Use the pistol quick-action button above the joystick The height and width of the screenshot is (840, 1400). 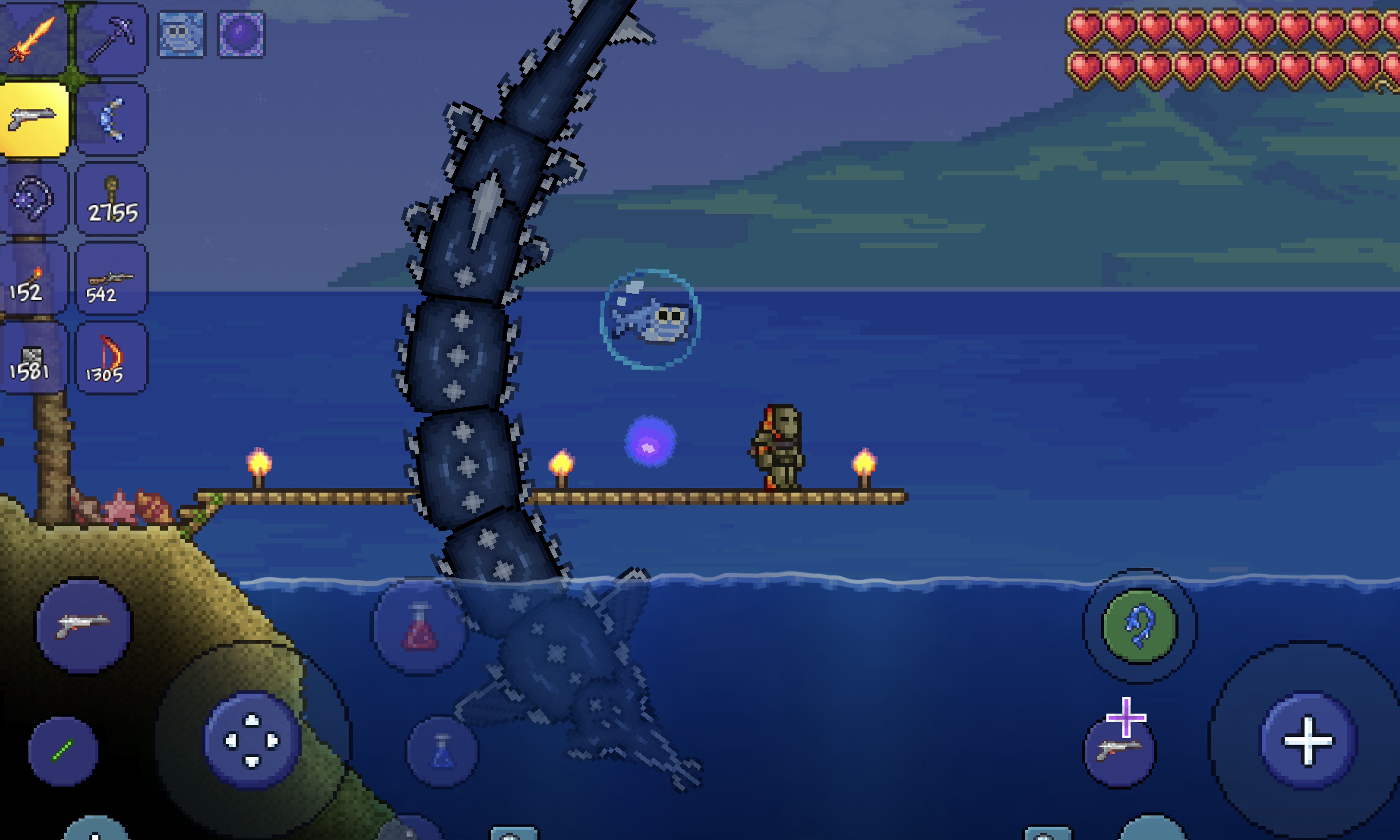click(84, 625)
